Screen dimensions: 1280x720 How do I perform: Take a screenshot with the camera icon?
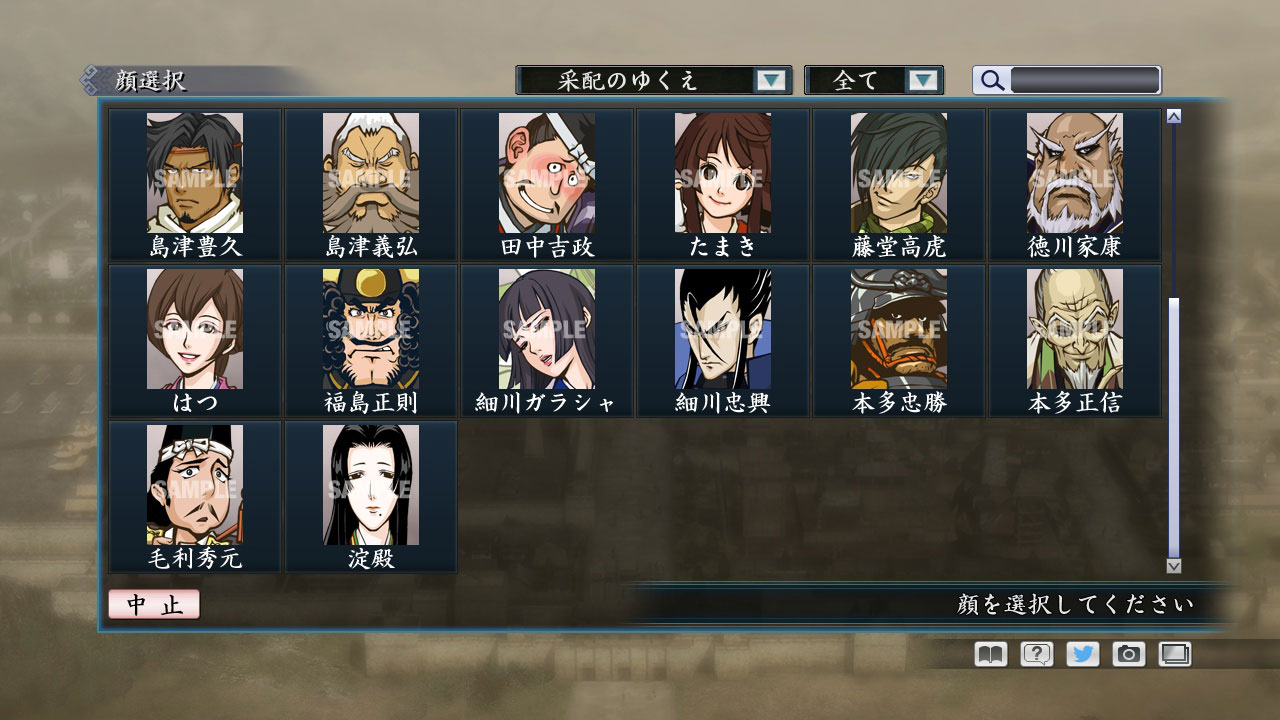click(x=1131, y=654)
